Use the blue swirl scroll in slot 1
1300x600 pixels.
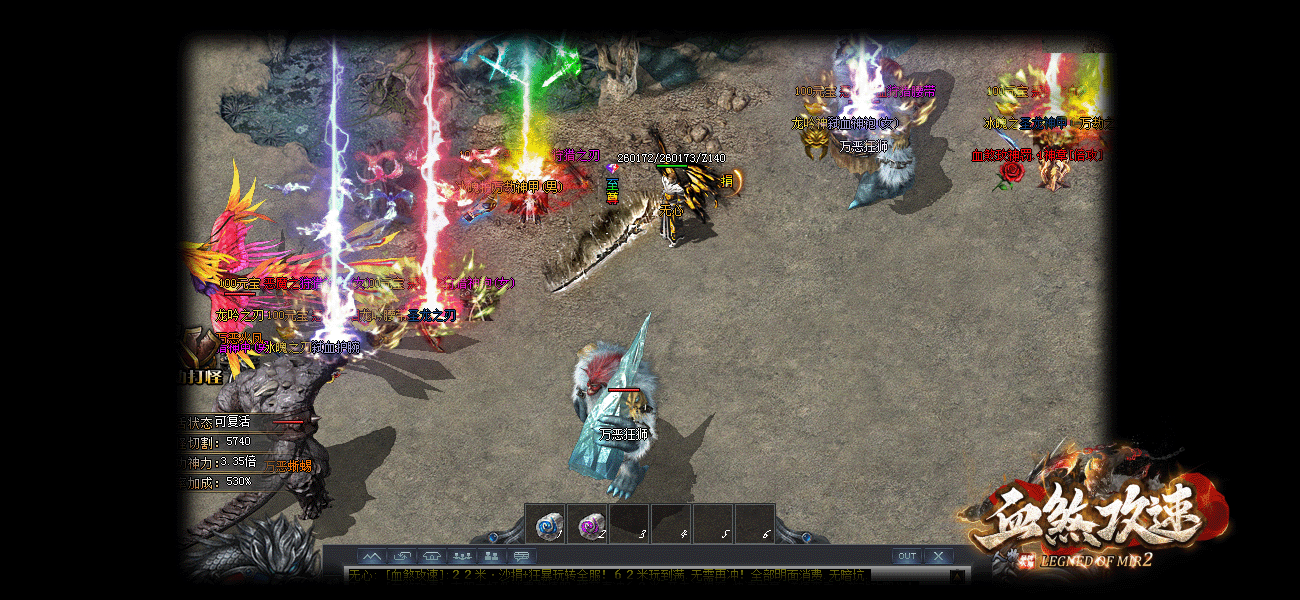[548, 524]
